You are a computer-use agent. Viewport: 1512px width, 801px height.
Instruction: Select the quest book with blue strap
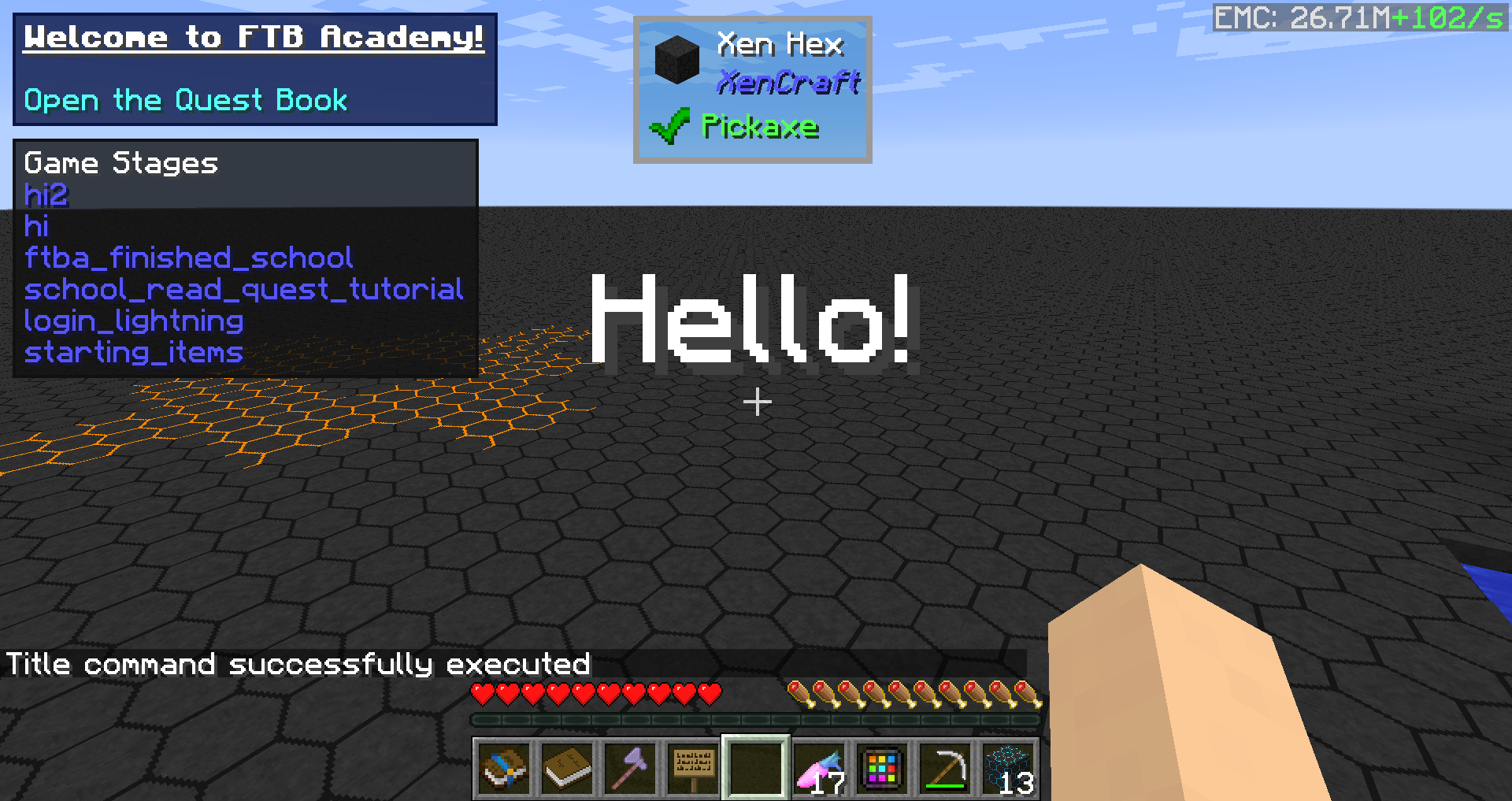[x=504, y=768]
